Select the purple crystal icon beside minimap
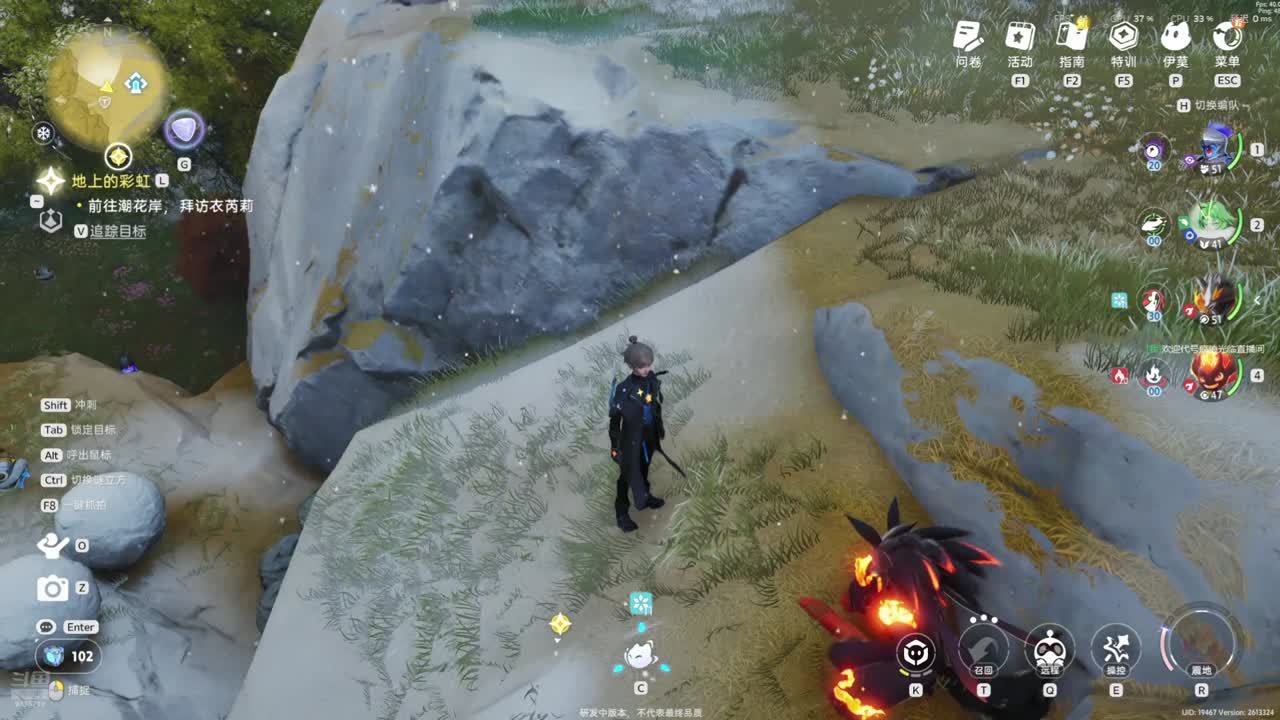1280x720 pixels. (184, 130)
